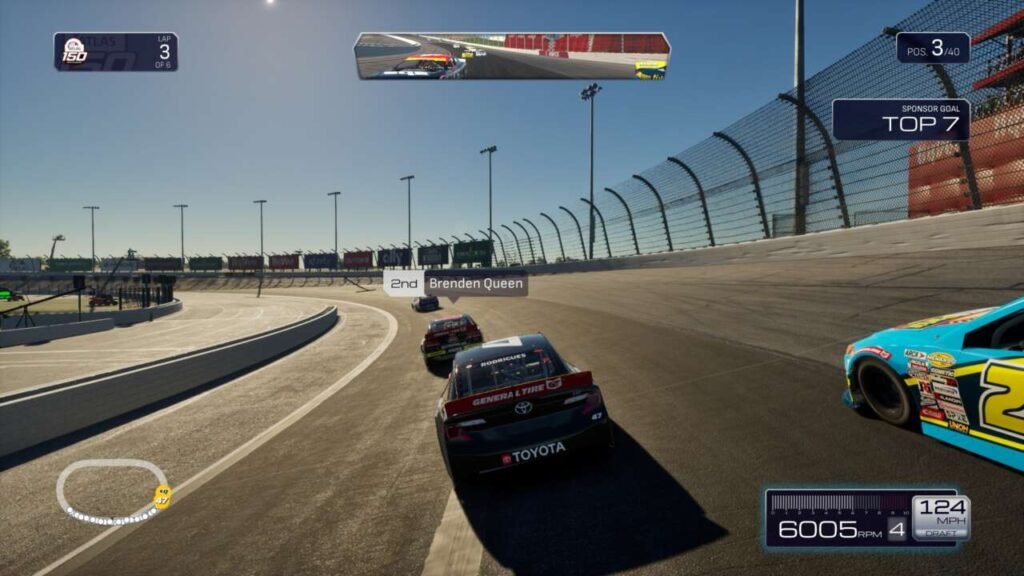
Task: Select the Brenden Queen driver name tag
Action: (456, 283)
